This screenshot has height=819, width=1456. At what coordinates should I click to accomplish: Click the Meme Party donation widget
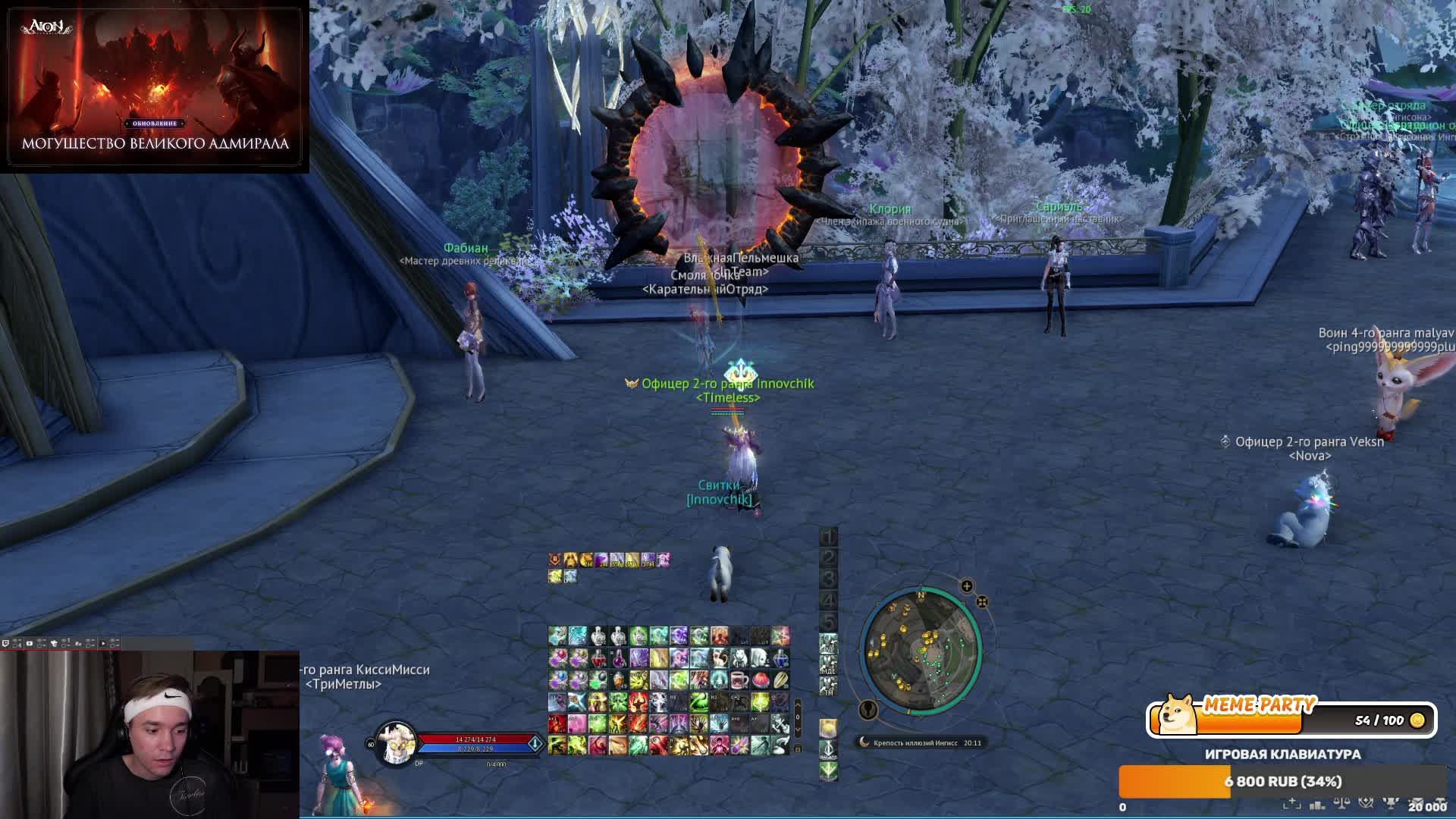pos(1291,719)
